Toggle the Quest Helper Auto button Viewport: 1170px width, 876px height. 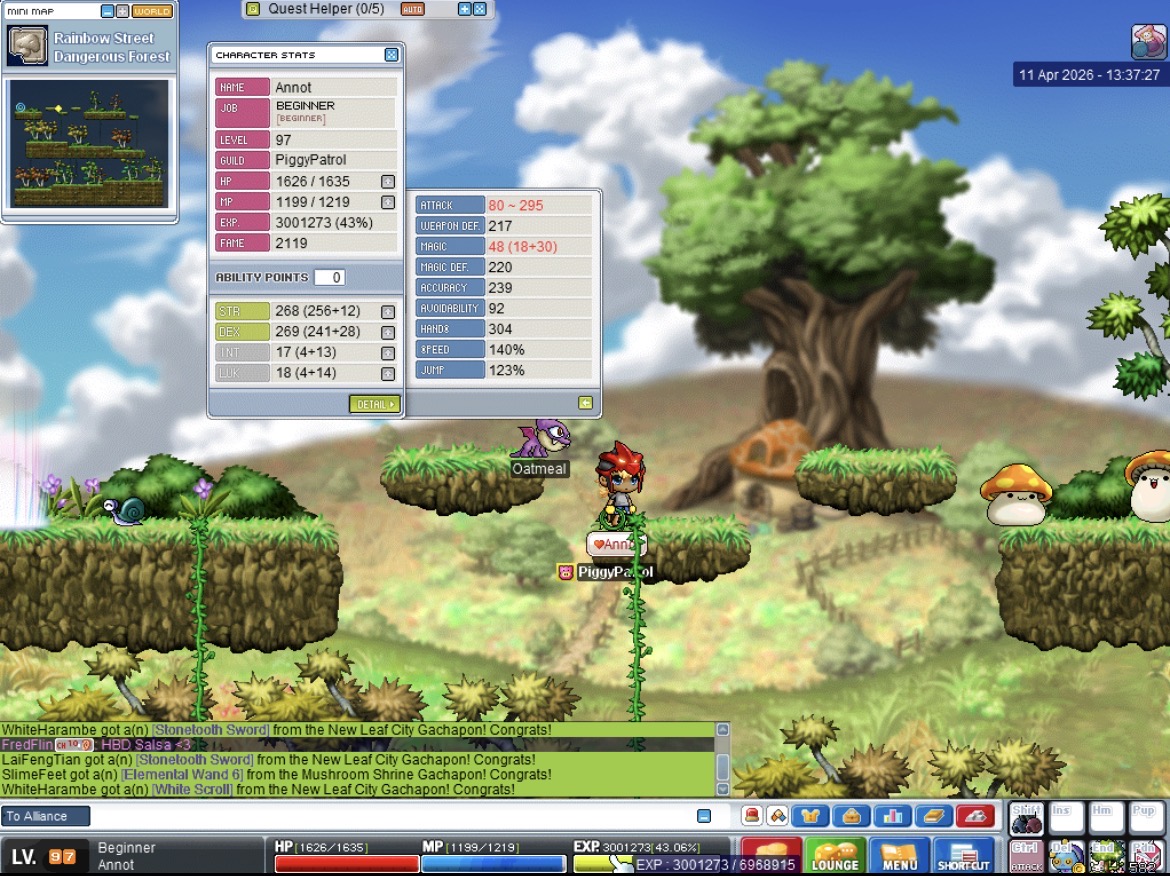412,9
